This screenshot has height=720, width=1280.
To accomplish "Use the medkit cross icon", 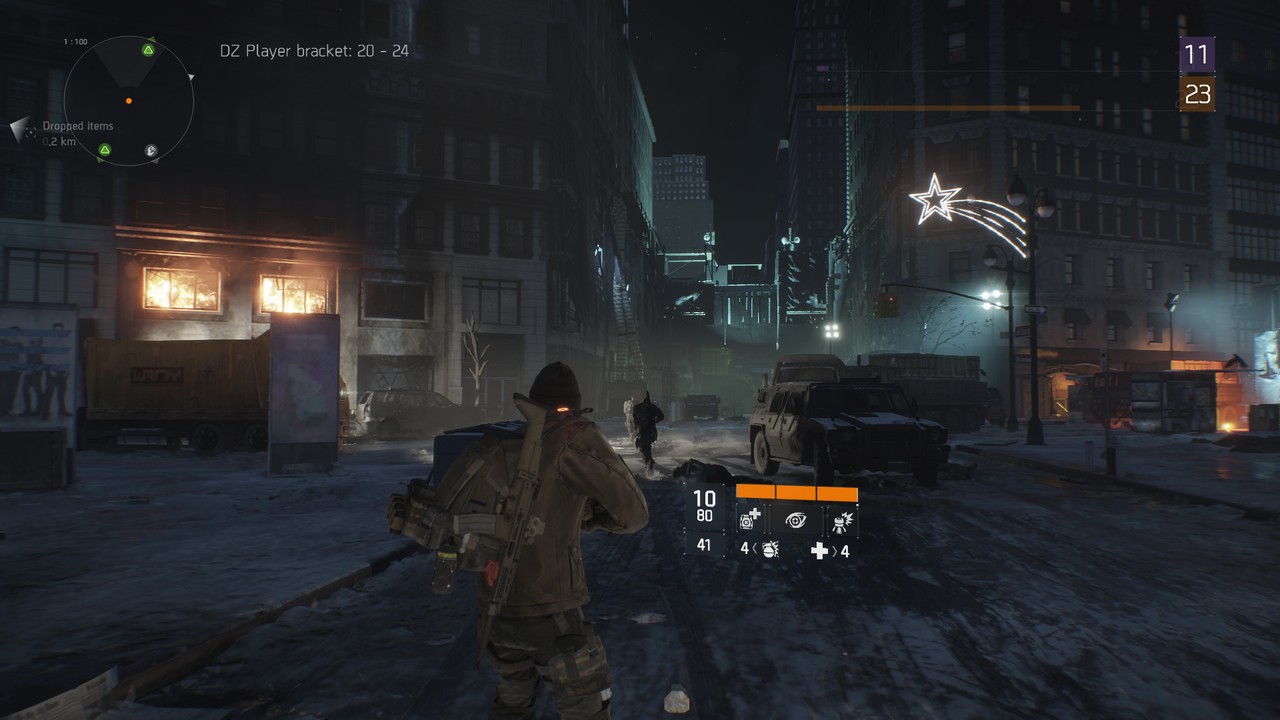I will tap(819, 550).
